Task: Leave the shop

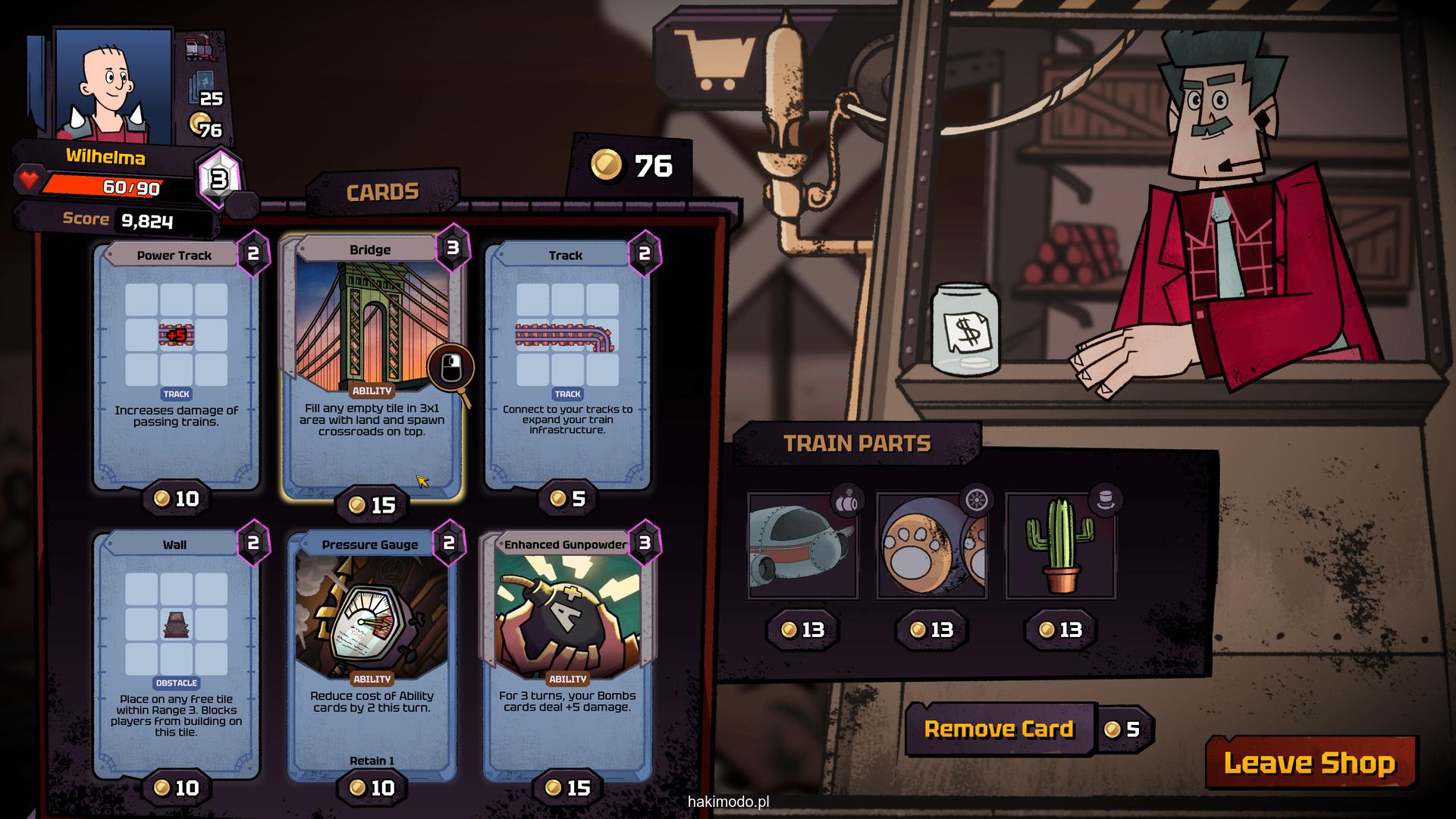Action: (x=1310, y=763)
